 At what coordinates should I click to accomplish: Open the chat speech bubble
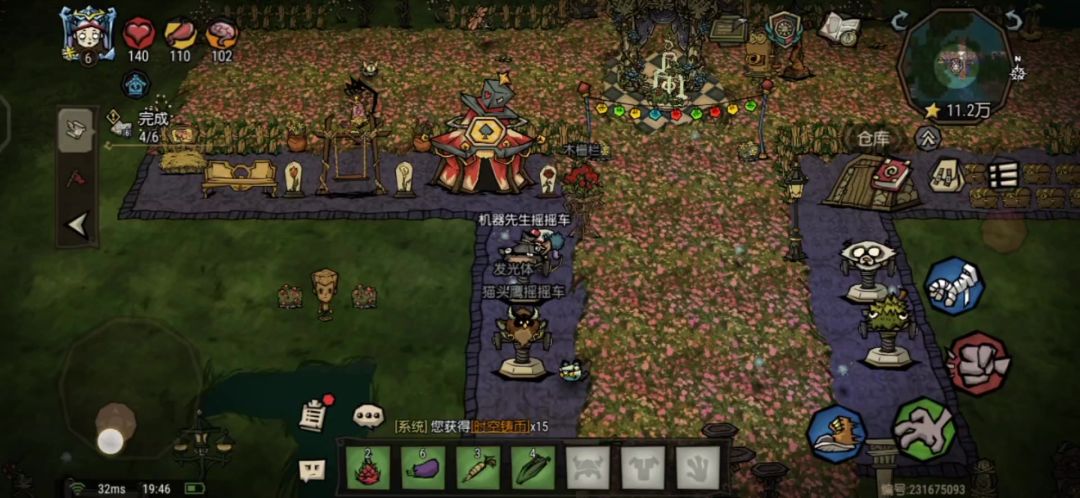368,414
